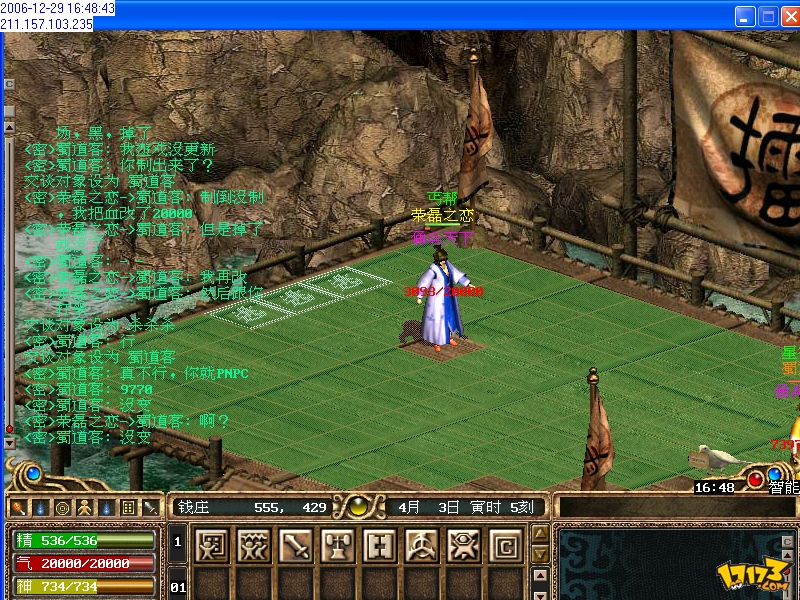Viewport: 800px width, 600px height.
Task: Use the round triangular-symbol skill slot
Action: click(x=421, y=545)
